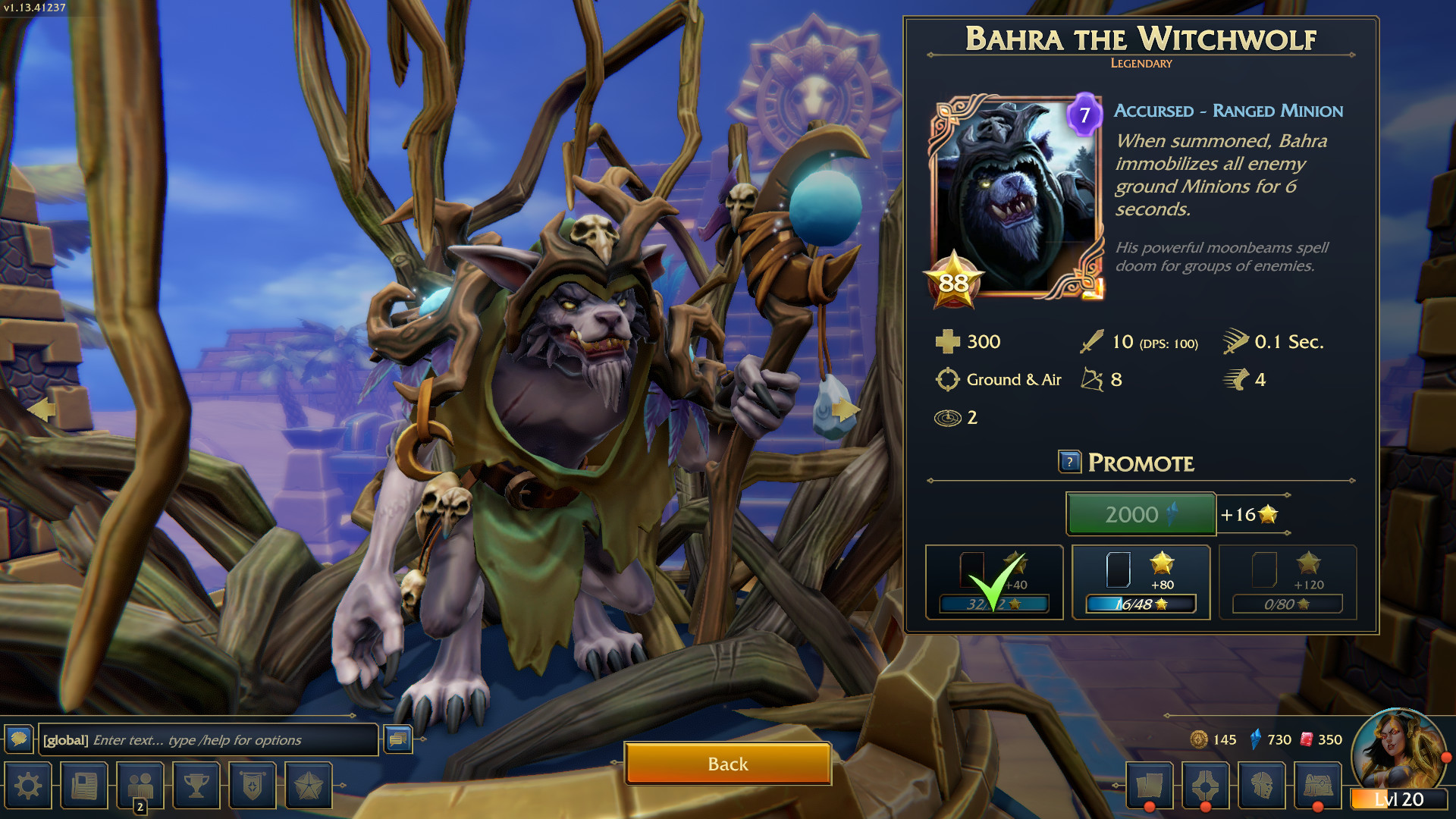The image size is (1456, 819).
Task: Click the global chat text field
Action: [x=209, y=740]
